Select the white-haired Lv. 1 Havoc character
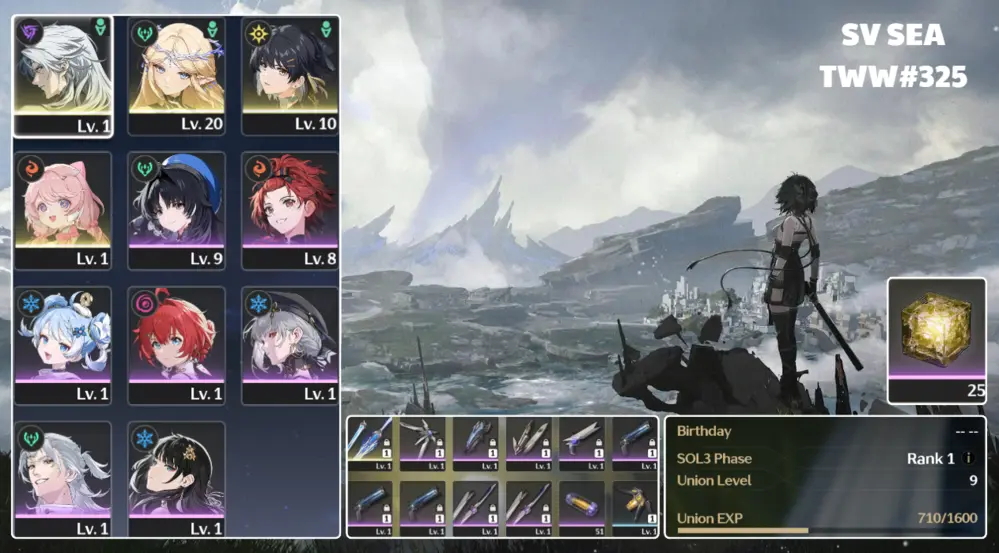999x553 pixels. click(62, 75)
